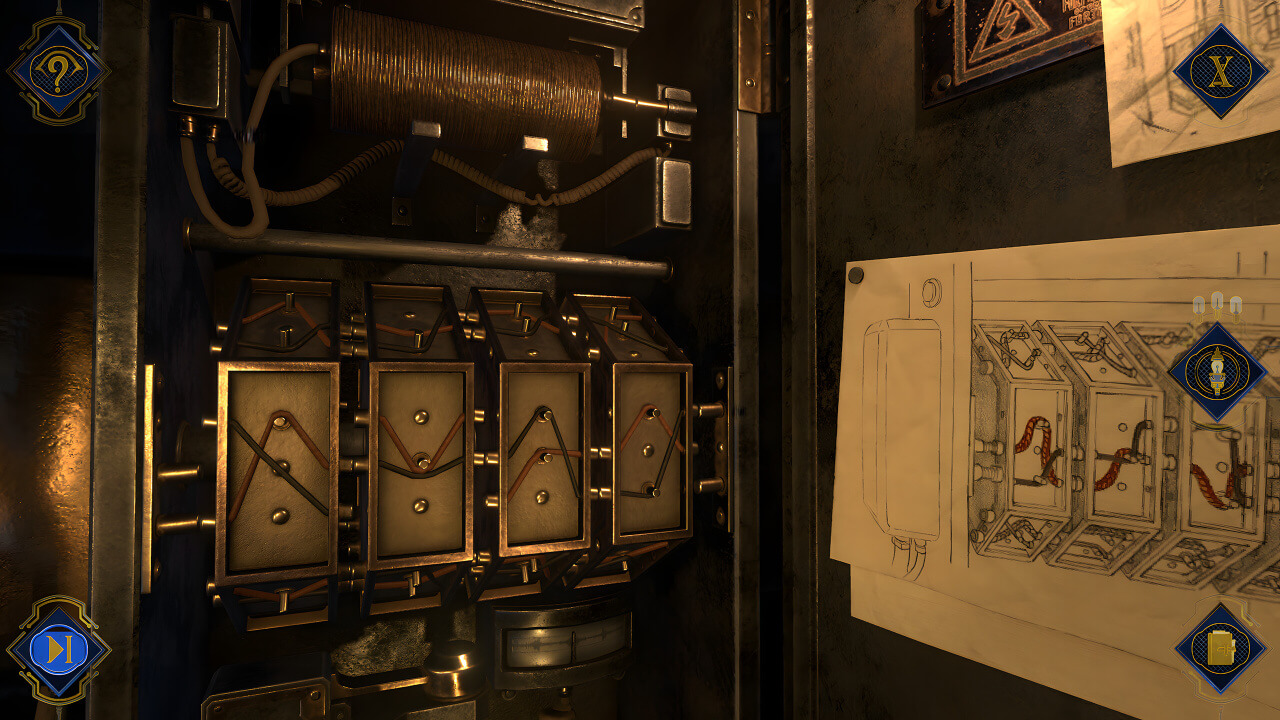Close the puzzle view with X
The image size is (1280, 720).
[x=1220, y=71]
